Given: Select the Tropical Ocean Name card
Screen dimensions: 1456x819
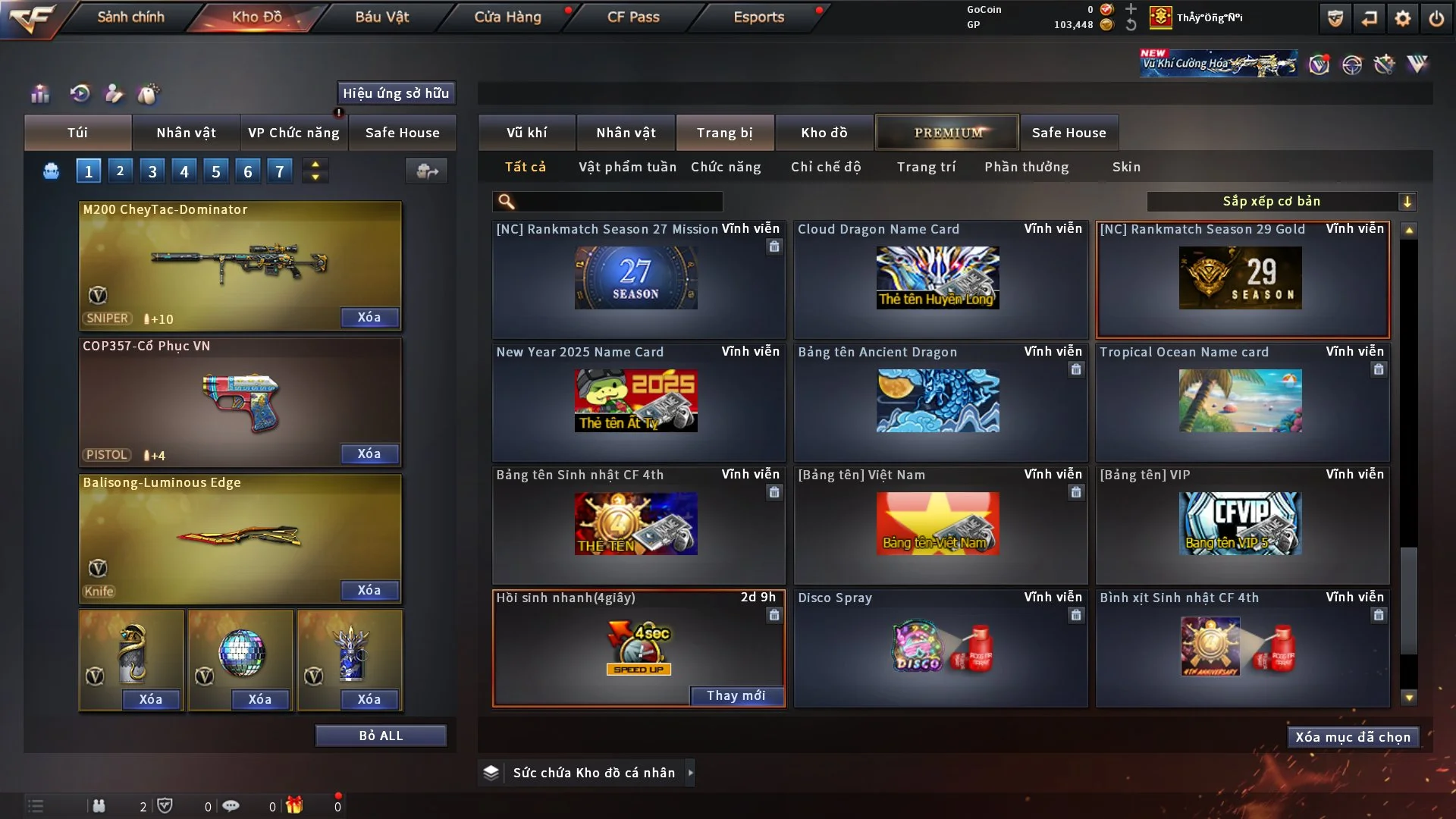Looking at the screenshot, I should tap(1241, 401).
